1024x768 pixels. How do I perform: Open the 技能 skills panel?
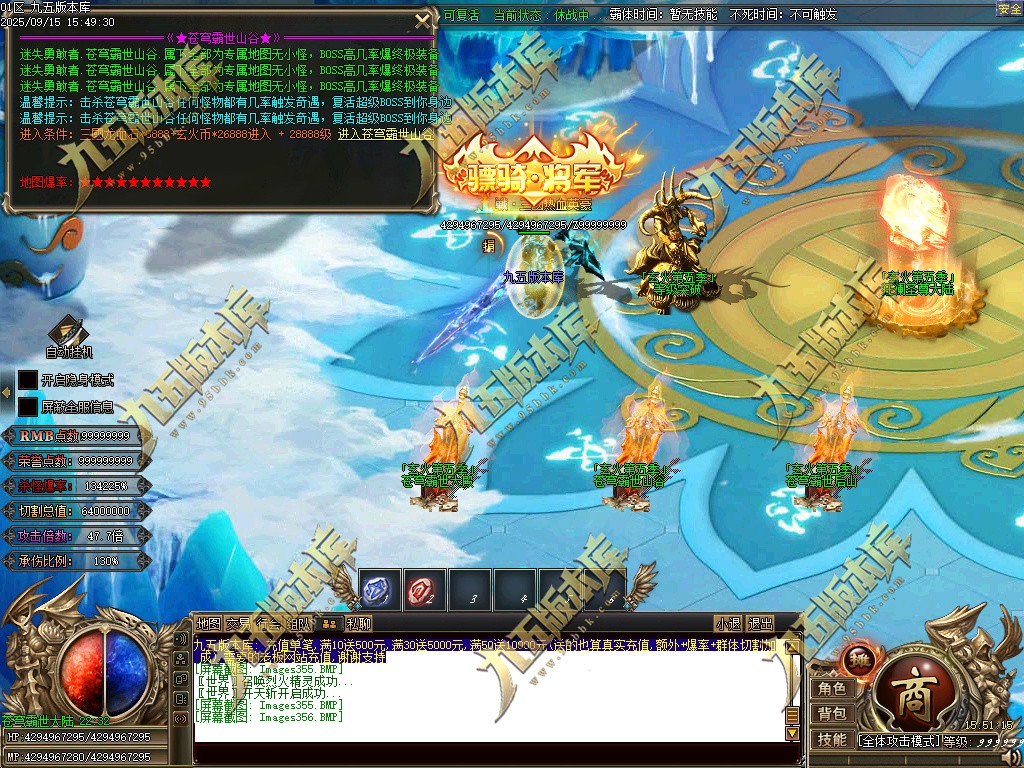point(832,739)
